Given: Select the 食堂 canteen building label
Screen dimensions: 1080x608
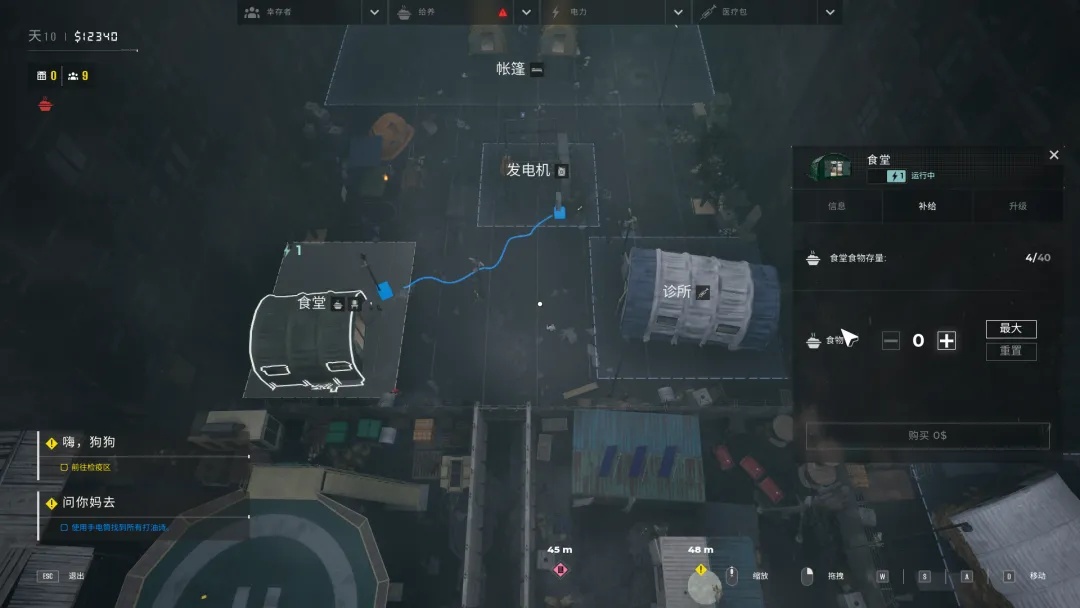Looking at the screenshot, I should (312, 302).
